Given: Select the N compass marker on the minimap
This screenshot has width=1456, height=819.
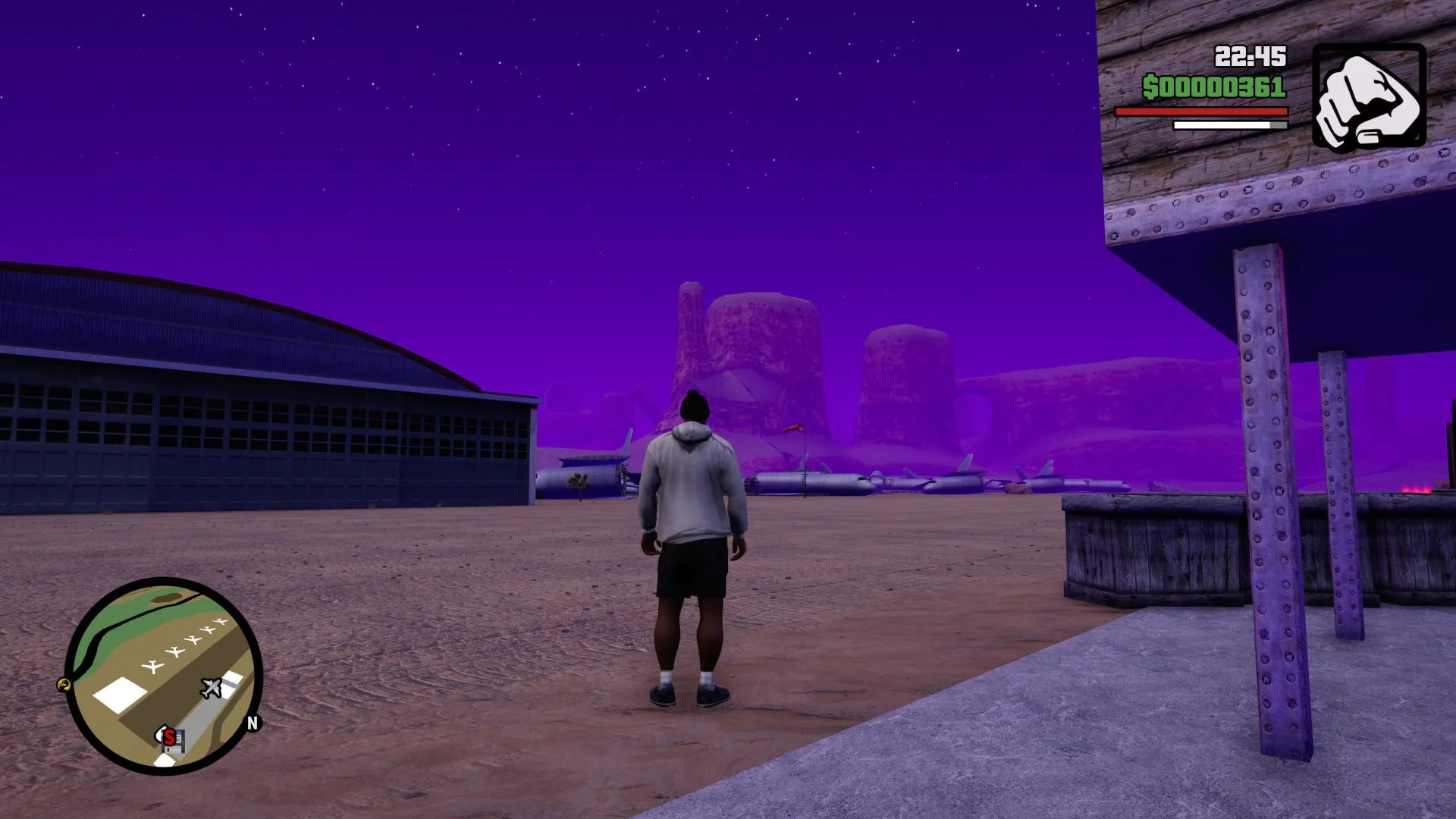Looking at the screenshot, I should click(253, 722).
